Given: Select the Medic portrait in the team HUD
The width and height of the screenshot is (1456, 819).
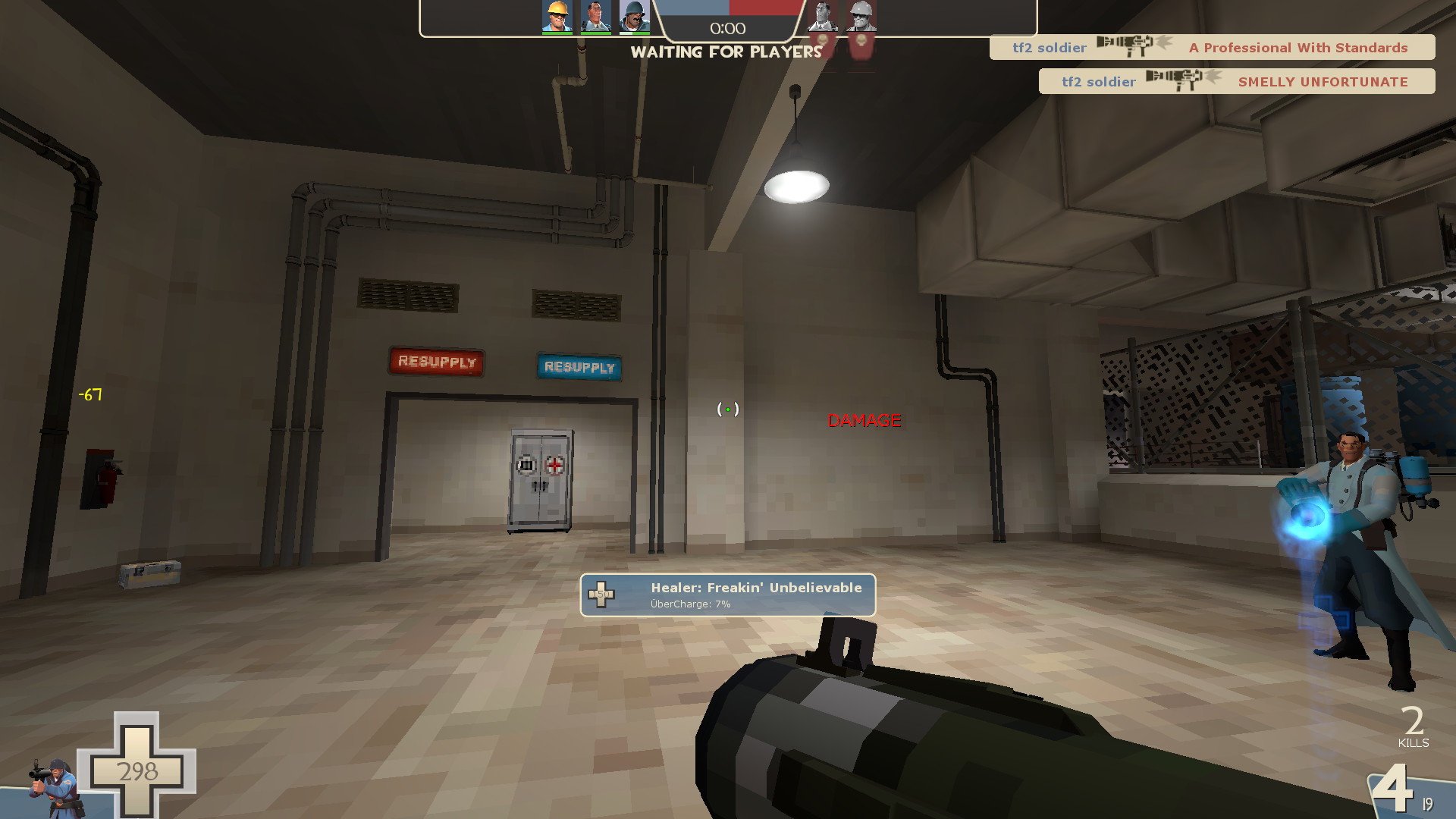Looking at the screenshot, I should click(x=598, y=17).
